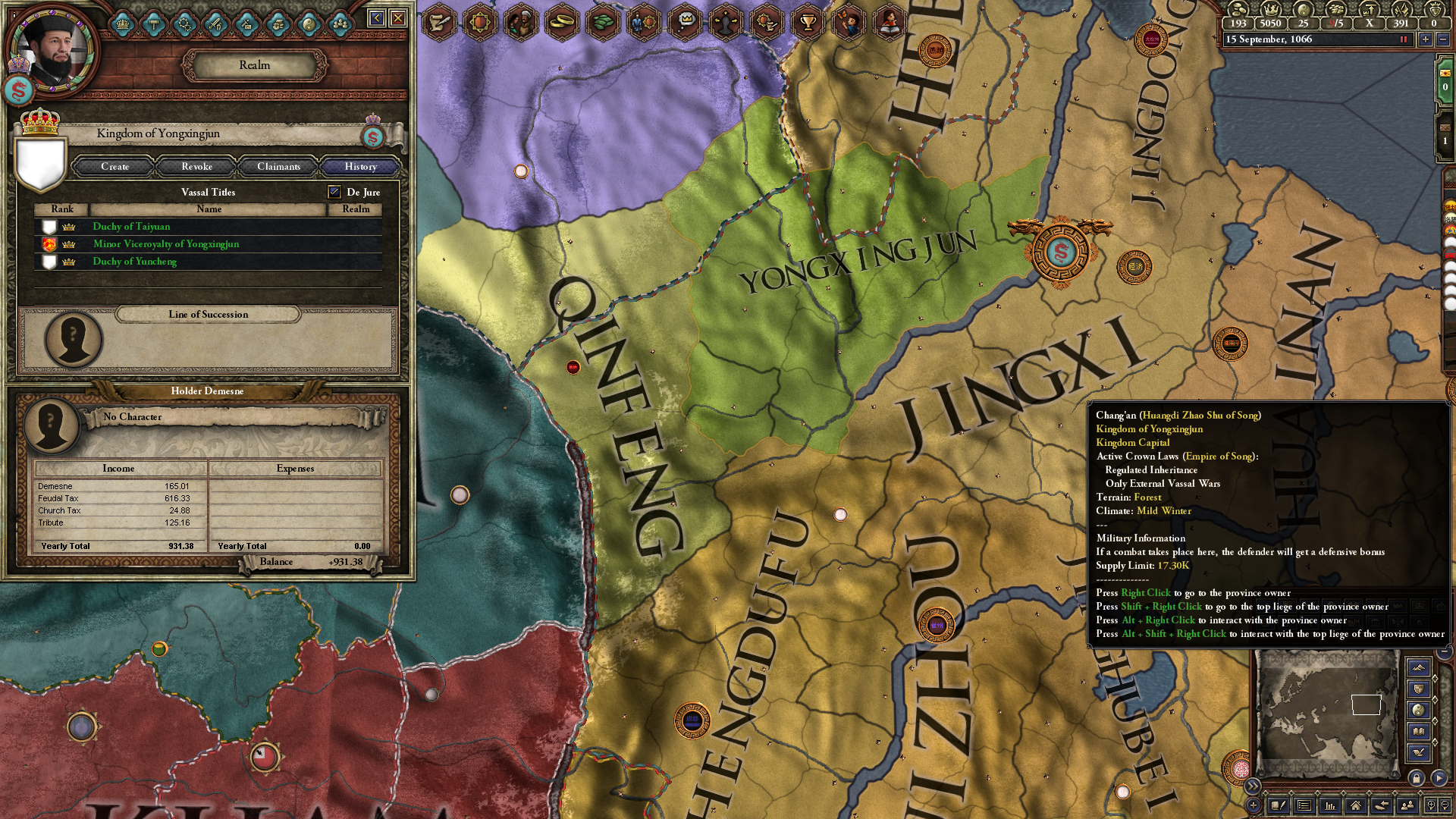Viewport: 1456px width, 819px height.
Task: Open the Claimants tab
Action: tap(278, 167)
